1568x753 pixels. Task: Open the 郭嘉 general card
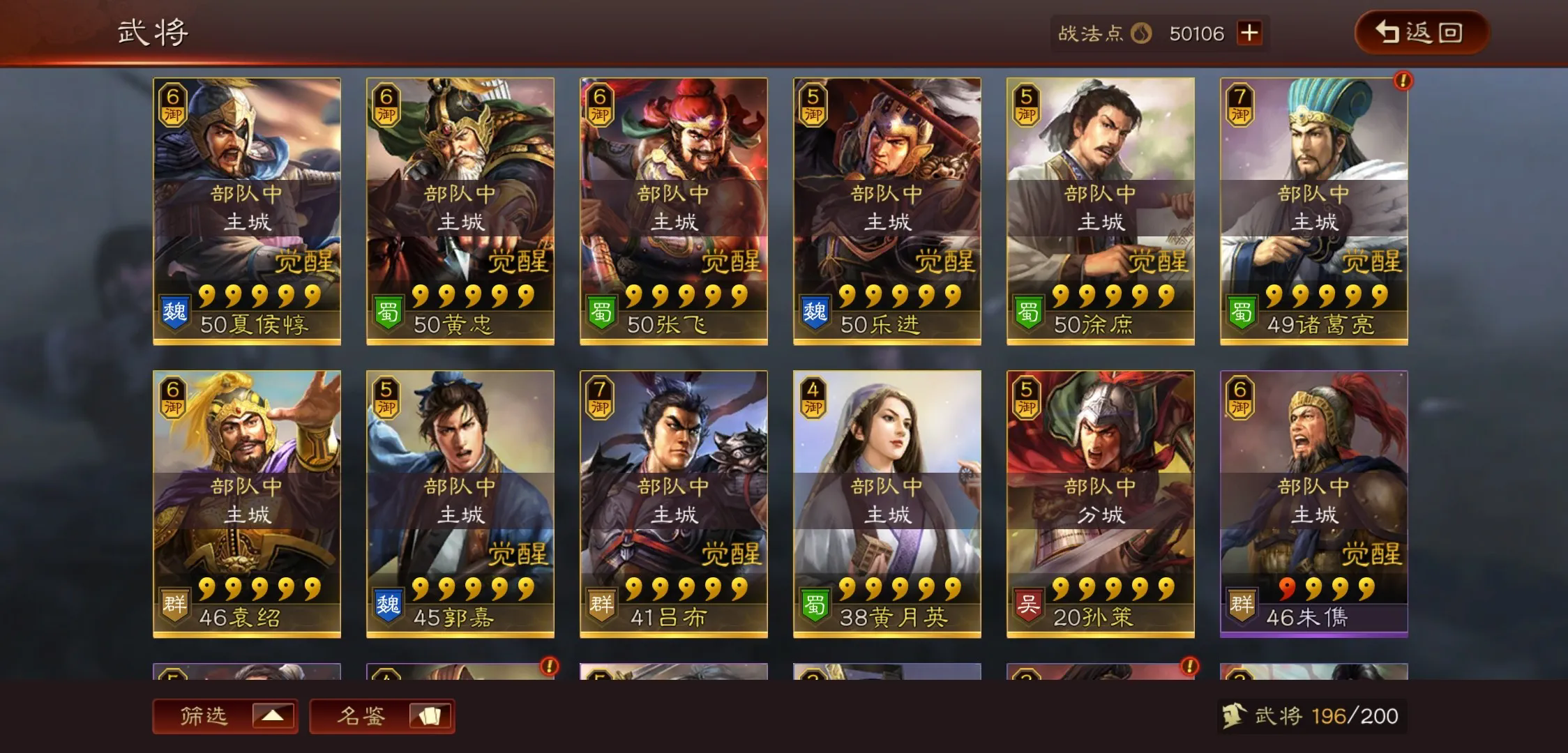point(460,504)
